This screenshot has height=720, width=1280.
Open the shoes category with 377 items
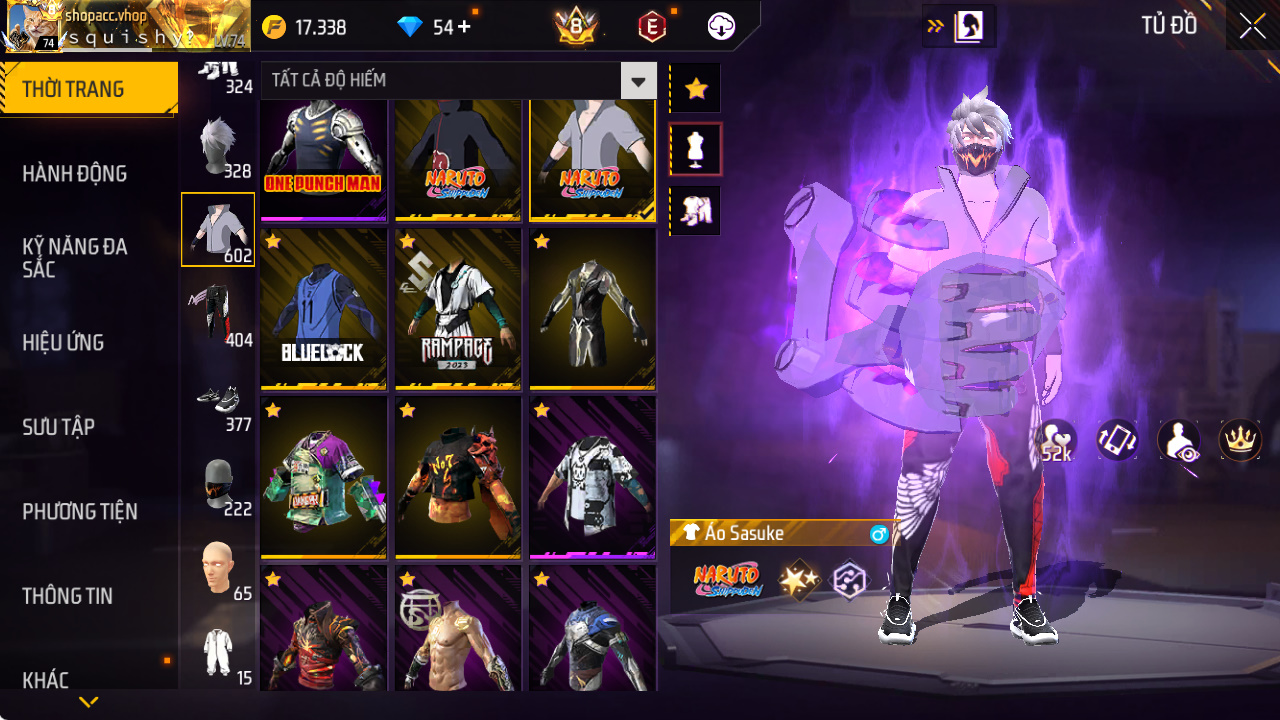[x=218, y=400]
